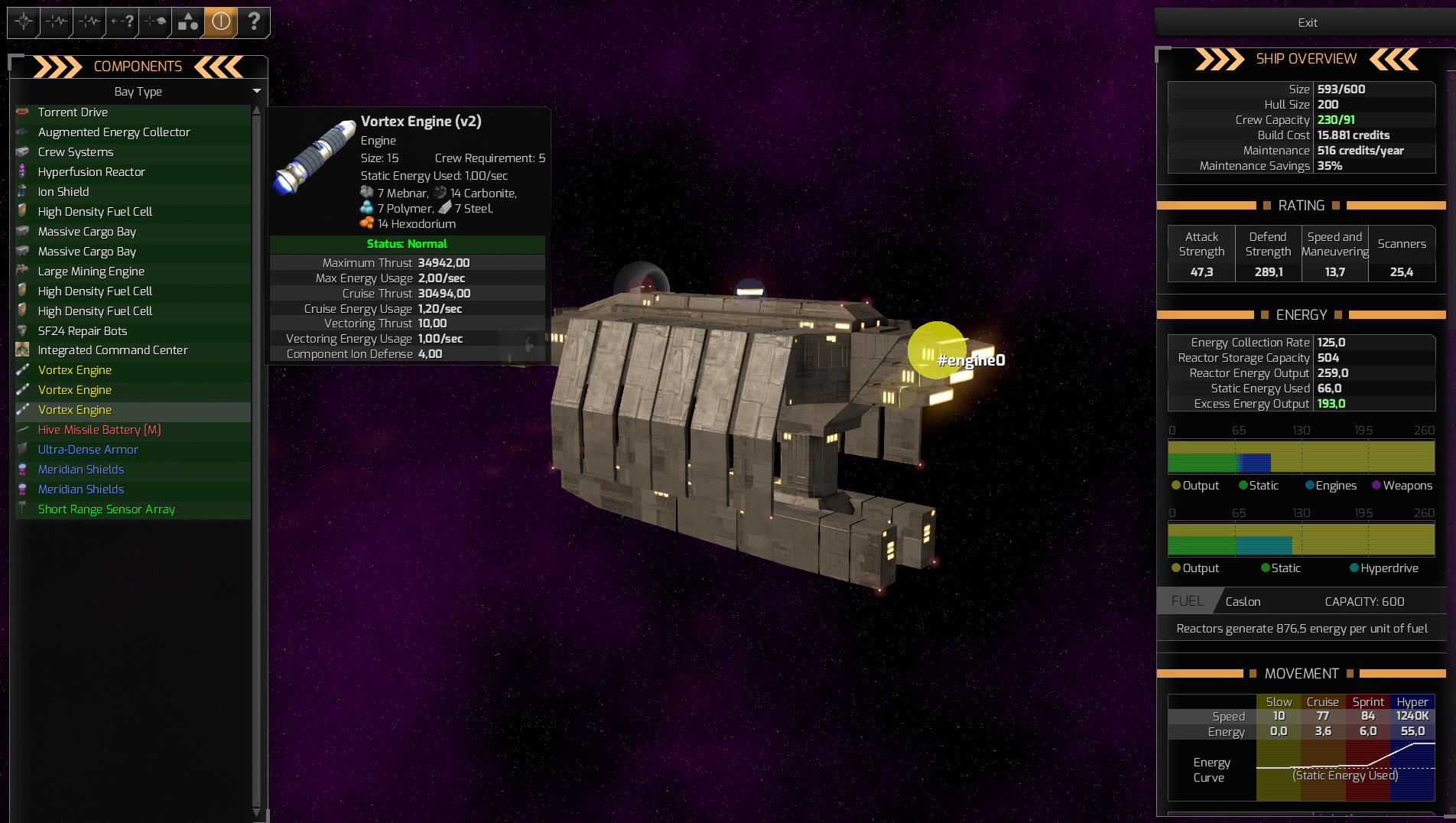
Task: Click the planet targeting toolbar icon
Action: point(153,22)
